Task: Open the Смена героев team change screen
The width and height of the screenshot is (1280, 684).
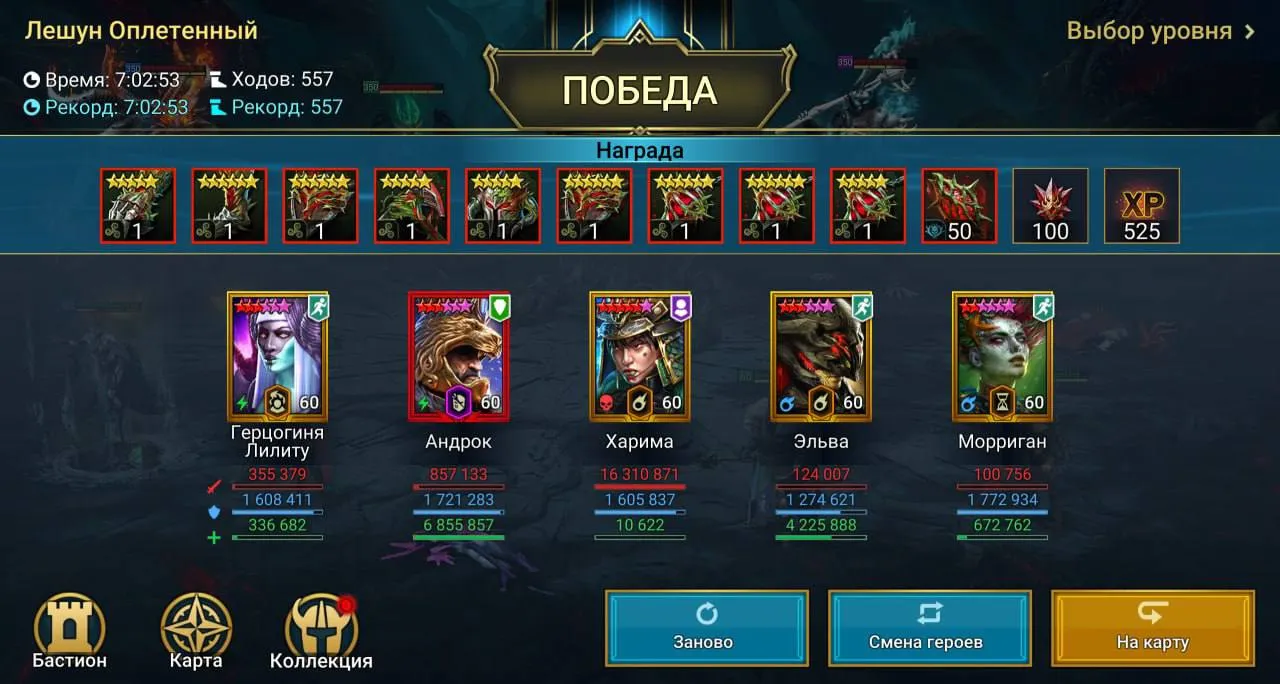Action: [x=929, y=627]
